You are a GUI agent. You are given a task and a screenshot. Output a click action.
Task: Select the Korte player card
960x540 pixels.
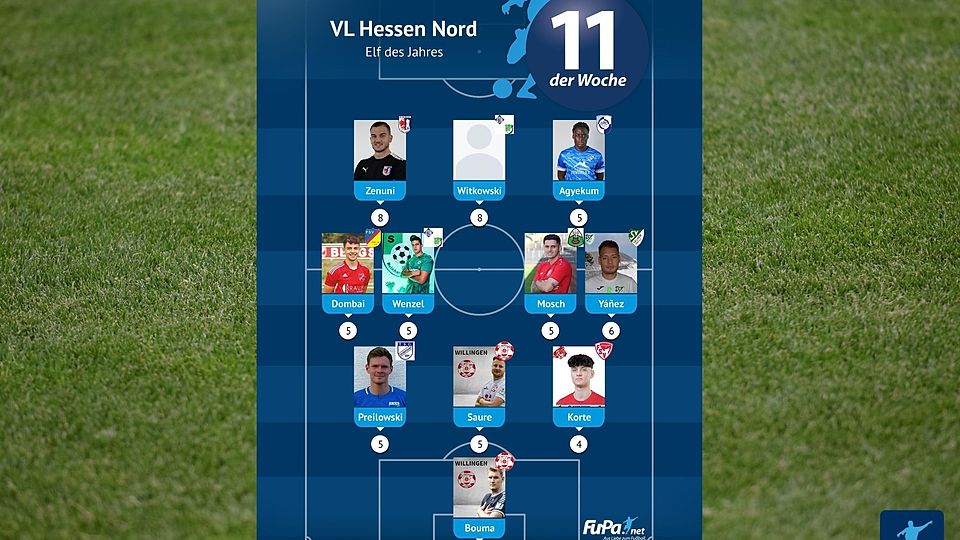coord(579,378)
